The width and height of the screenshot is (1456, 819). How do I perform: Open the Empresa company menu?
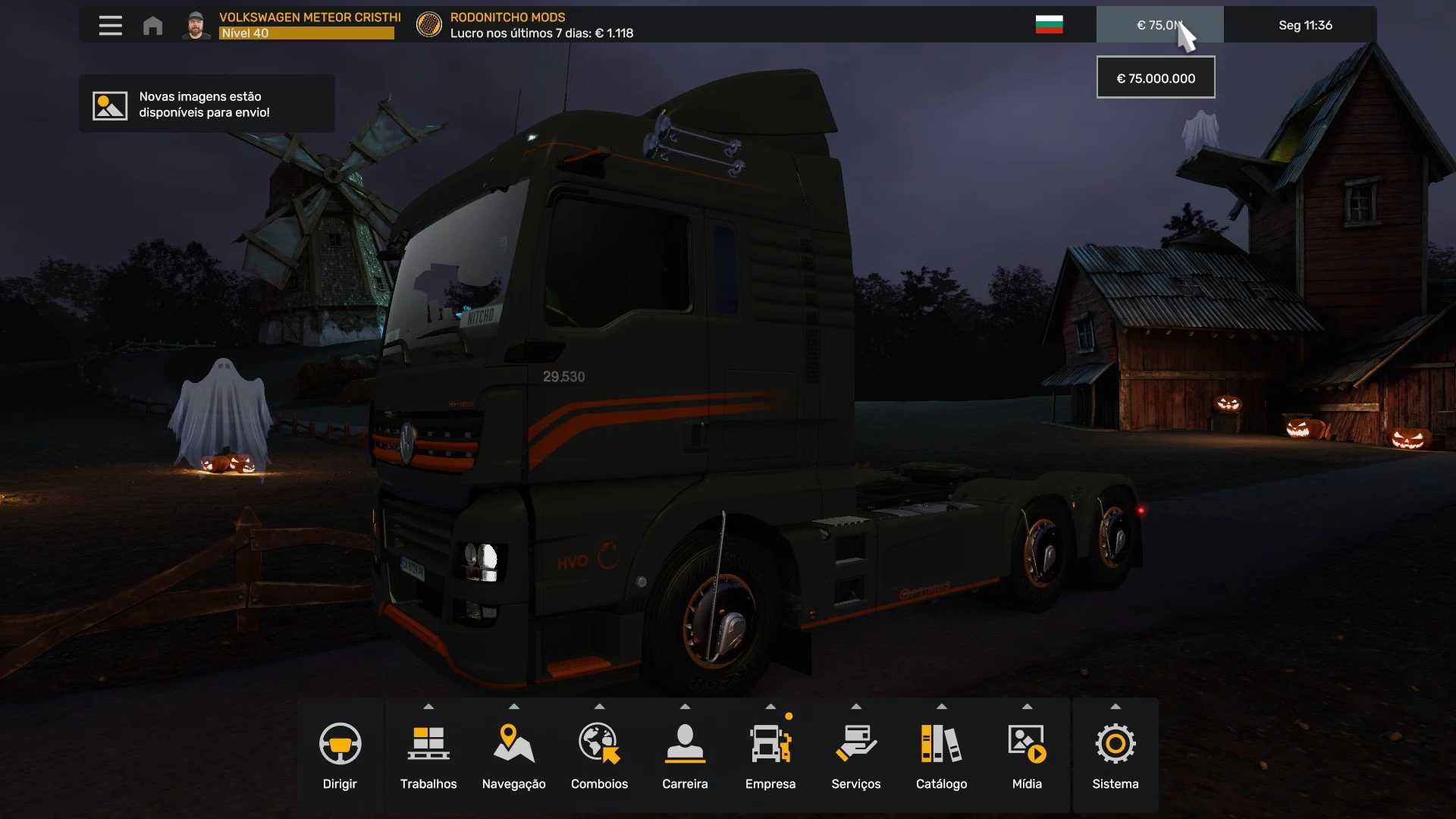tap(770, 755)
